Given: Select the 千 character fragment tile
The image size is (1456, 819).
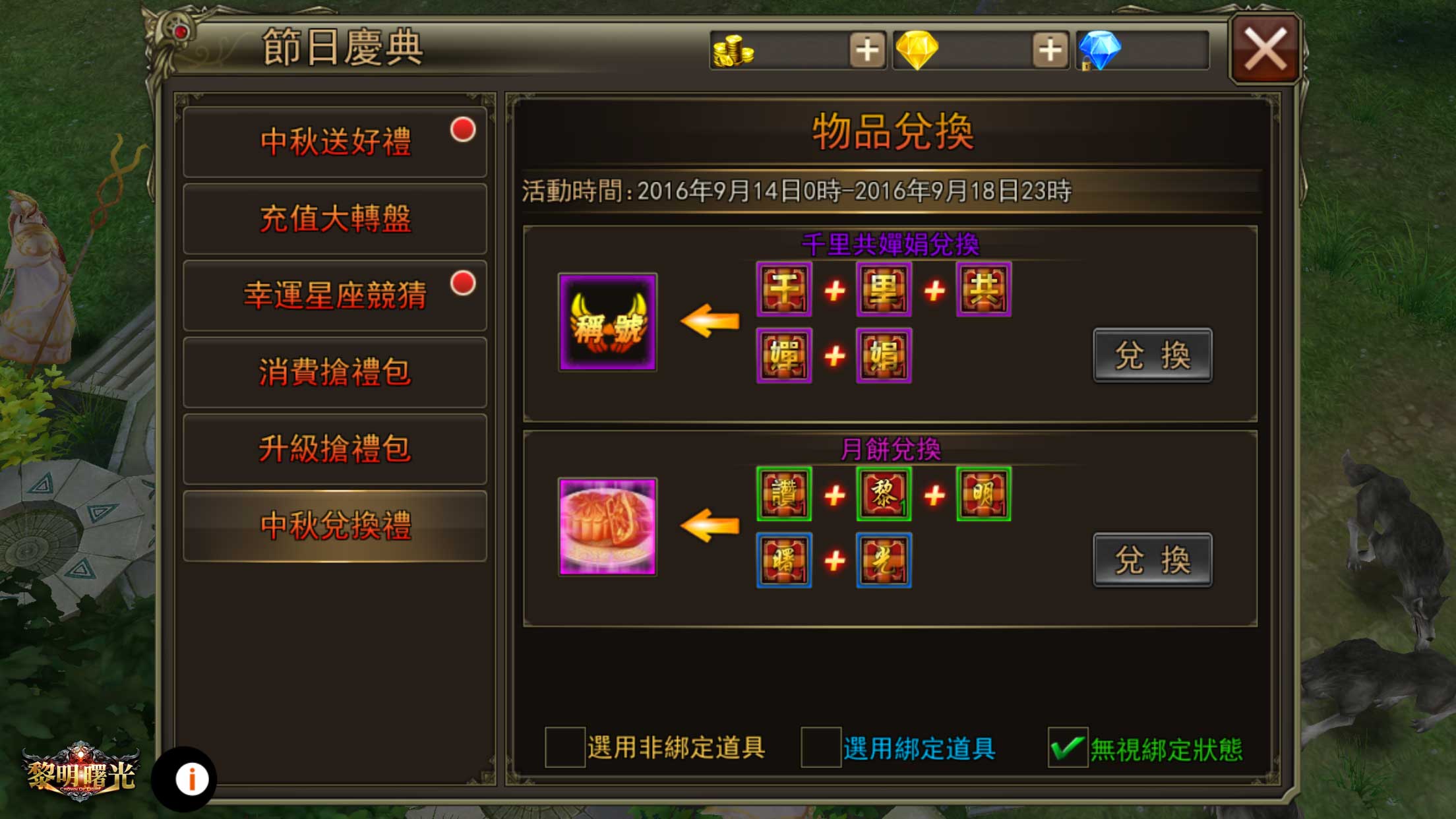Looking at the screenshot, I should (x=783, y=290).
